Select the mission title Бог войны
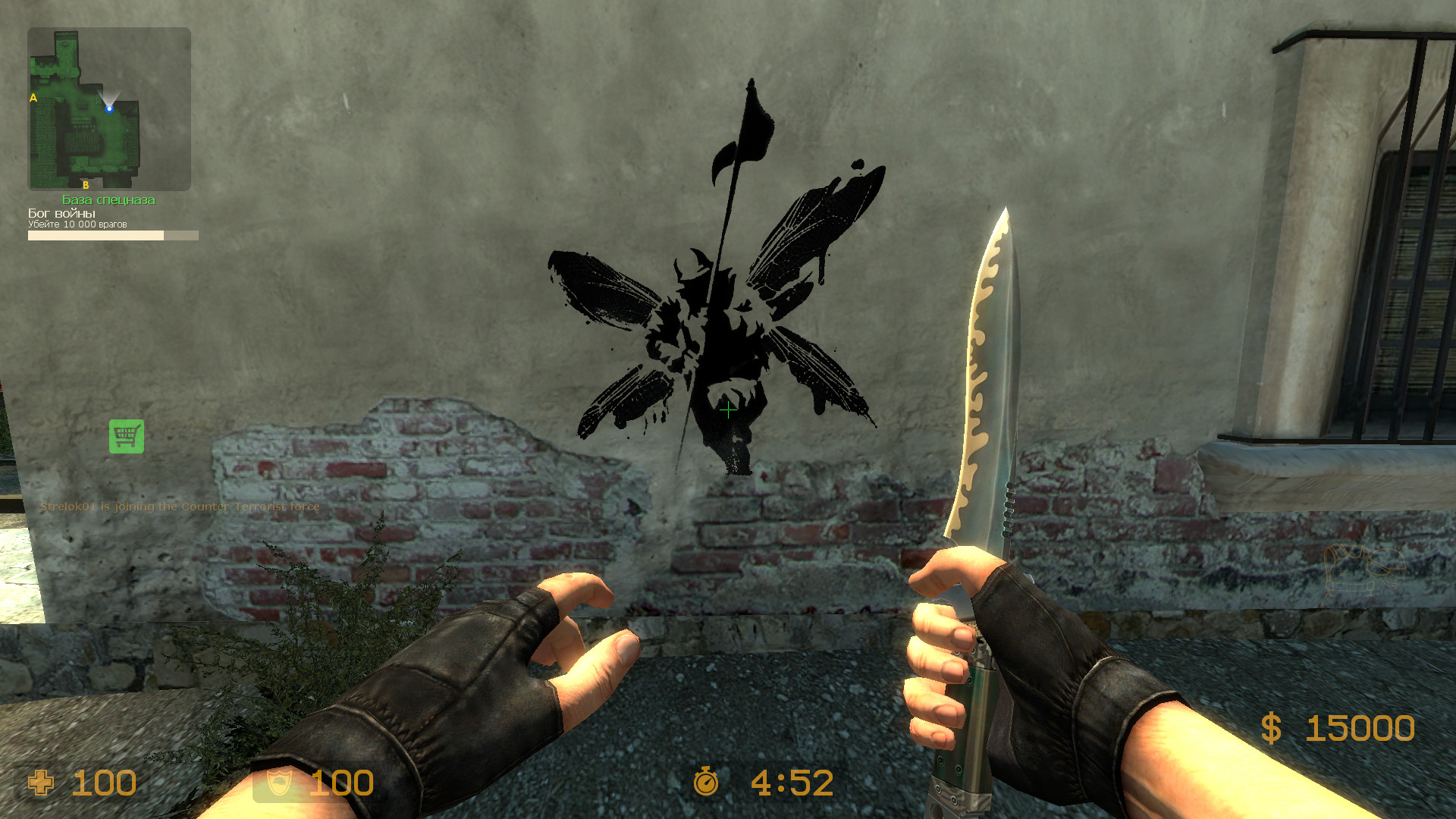The image size is (1456, 819). [61, 213]
